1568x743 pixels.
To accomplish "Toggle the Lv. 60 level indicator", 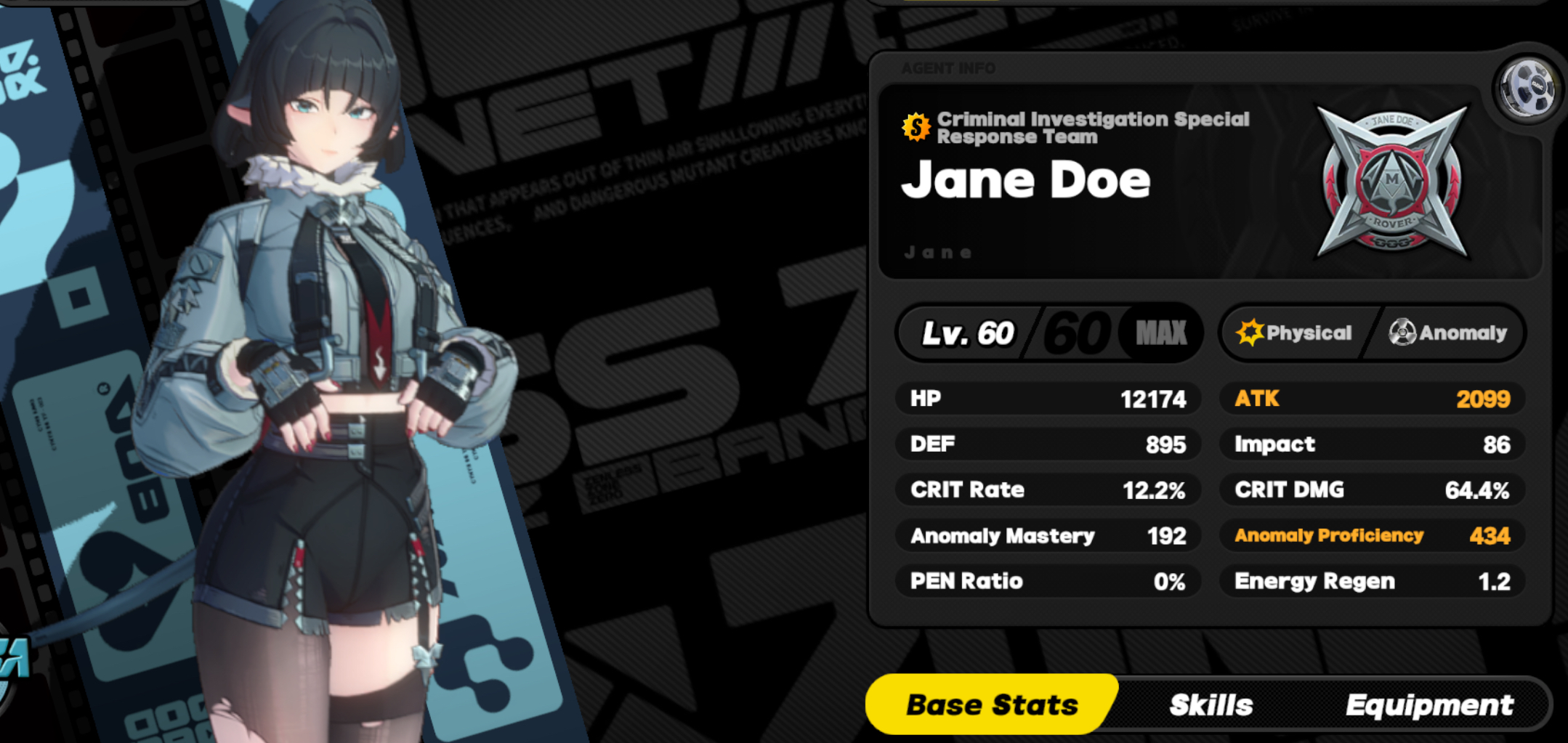I will (x=966, y=333).
